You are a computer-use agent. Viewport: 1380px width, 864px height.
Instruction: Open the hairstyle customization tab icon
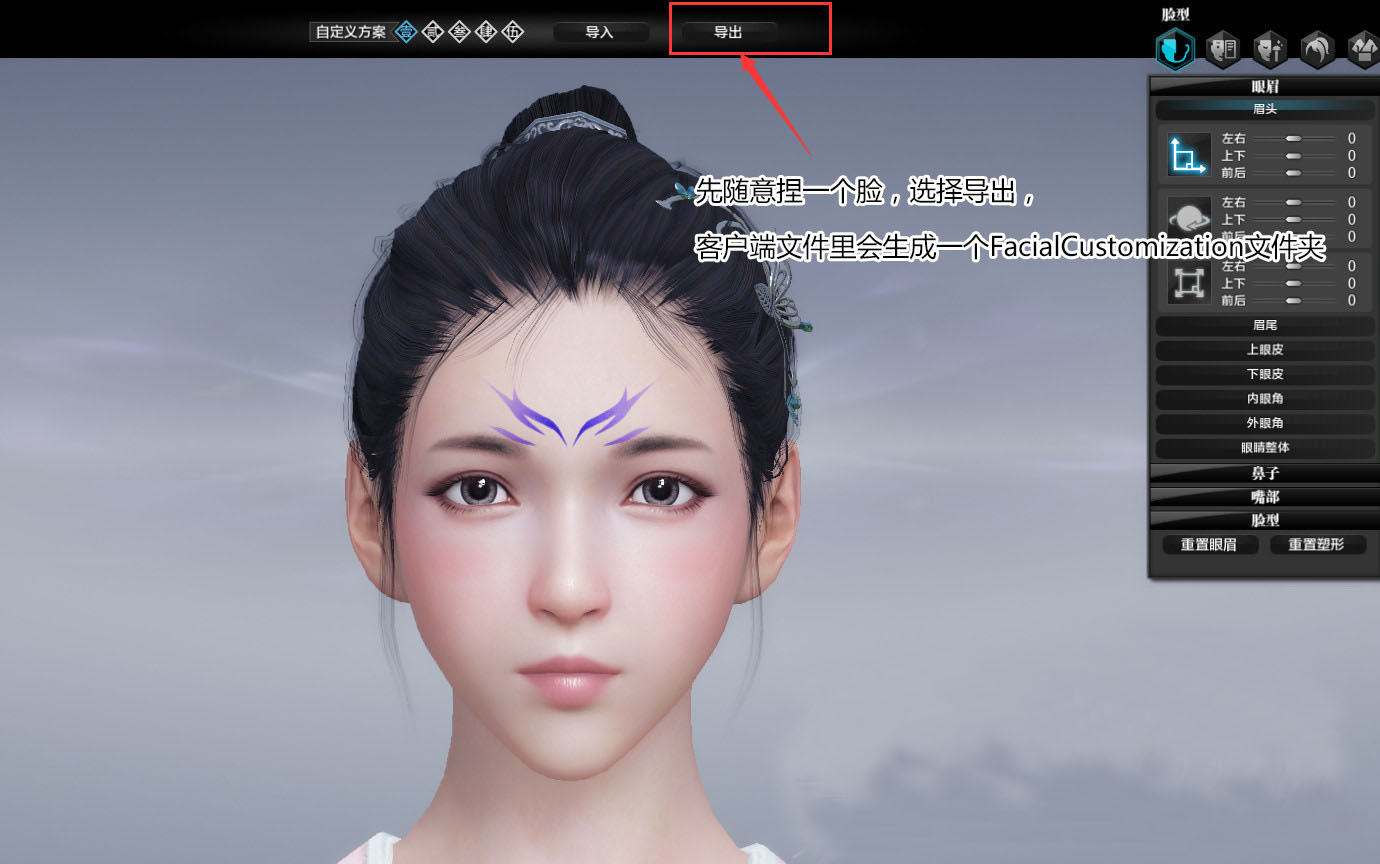pyautogui.click(x=1316, y=48)
